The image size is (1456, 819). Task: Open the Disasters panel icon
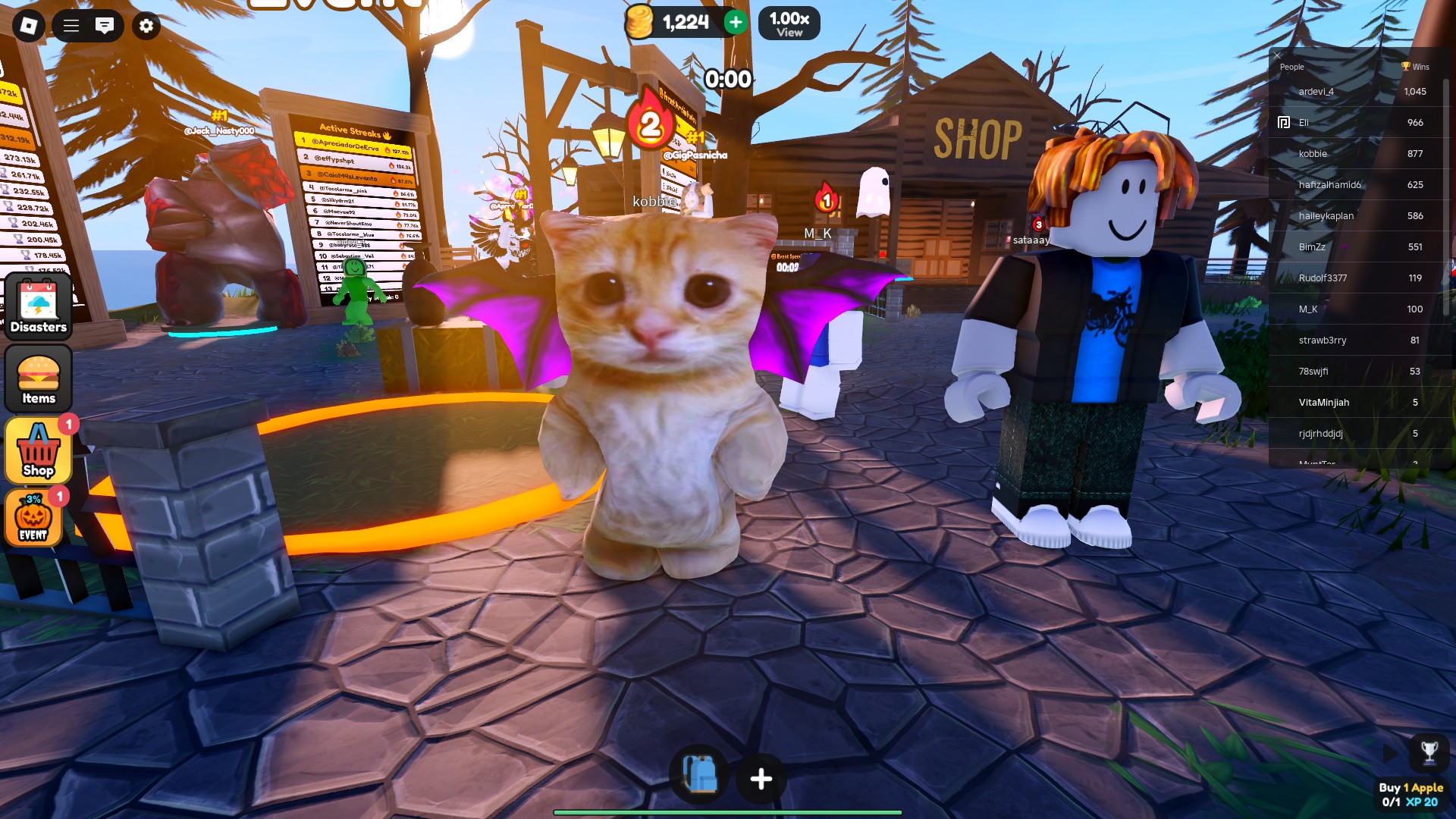38,306
